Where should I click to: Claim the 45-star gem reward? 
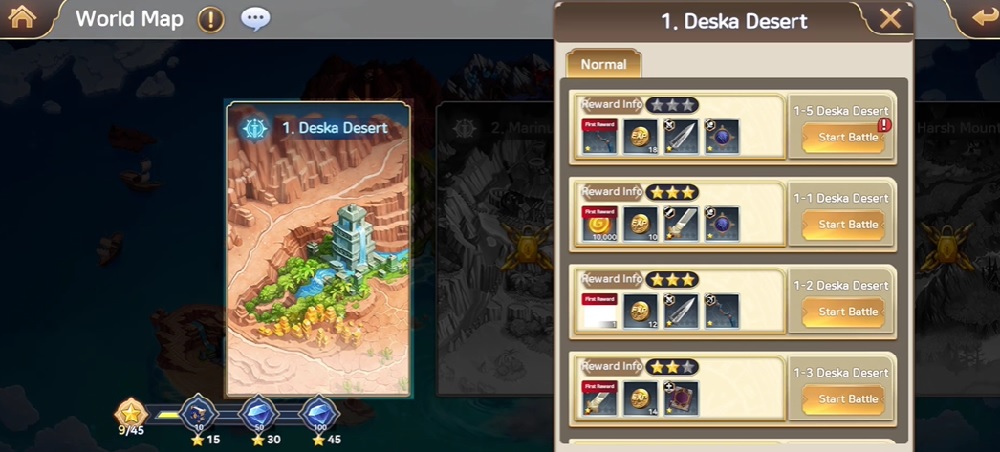[x=319, y=412]
